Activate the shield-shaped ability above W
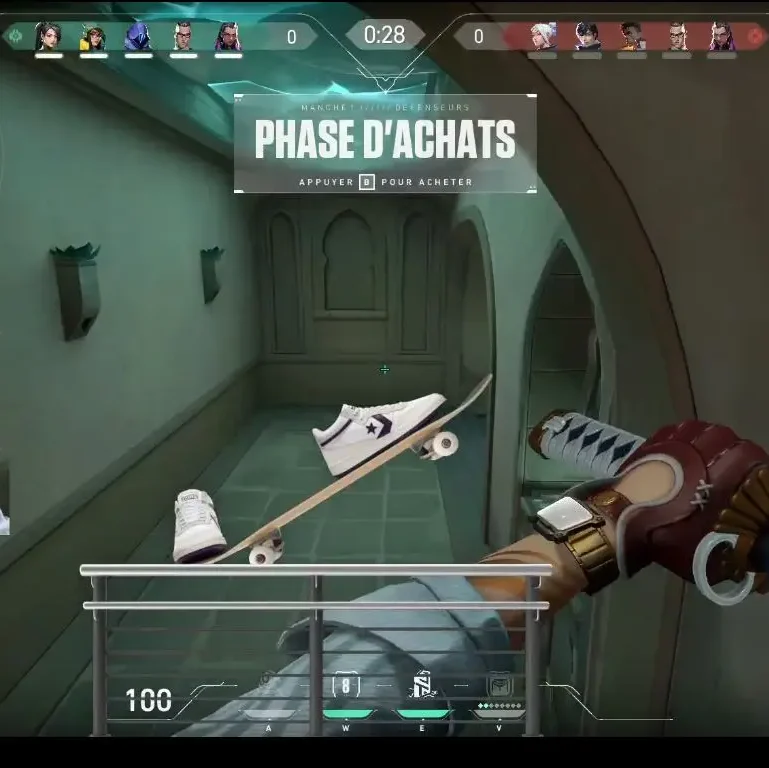Screen dimensions: 769x768 coord(346,685)
